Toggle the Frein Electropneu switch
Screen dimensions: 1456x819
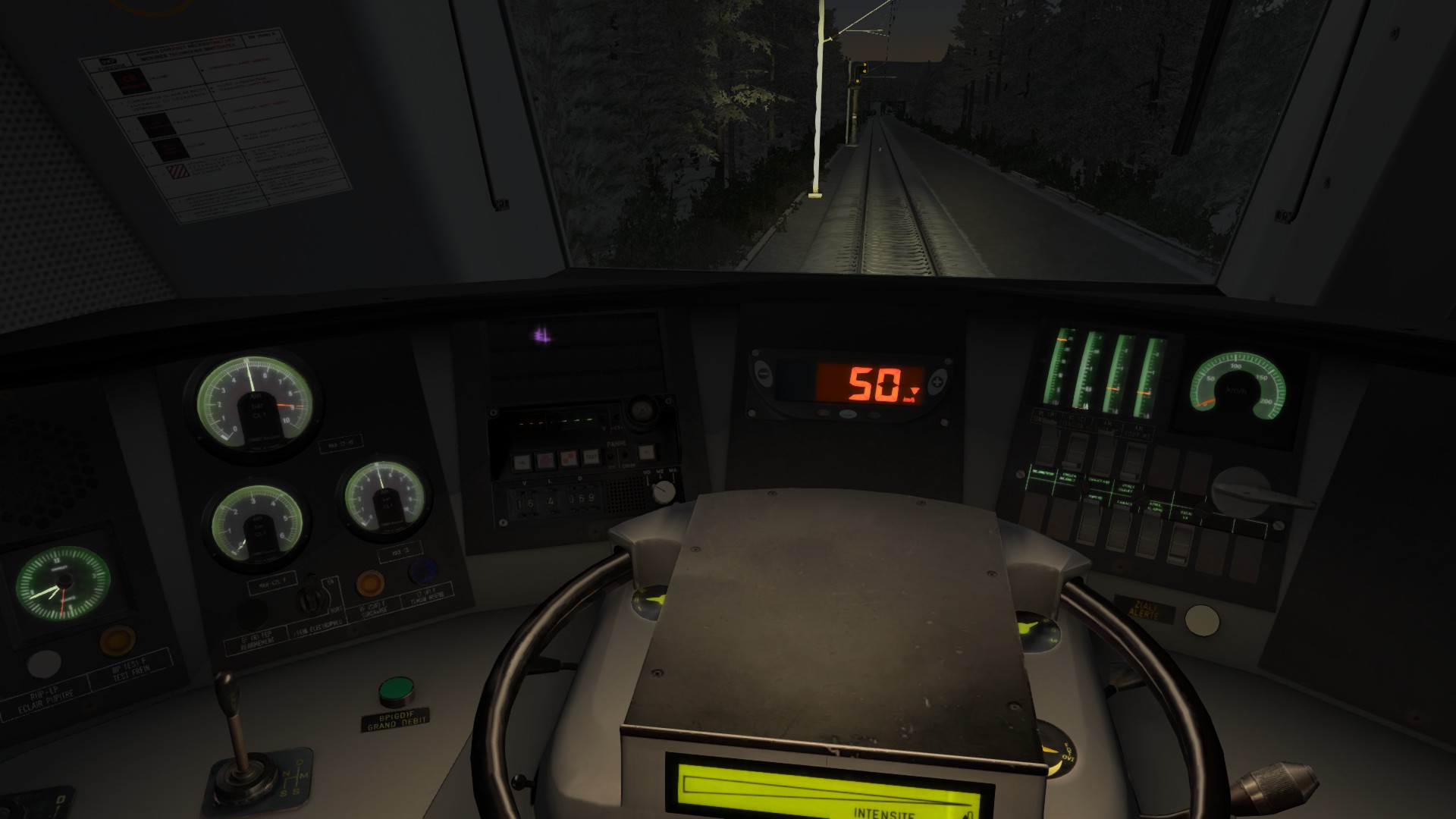(x=309, y=600)
